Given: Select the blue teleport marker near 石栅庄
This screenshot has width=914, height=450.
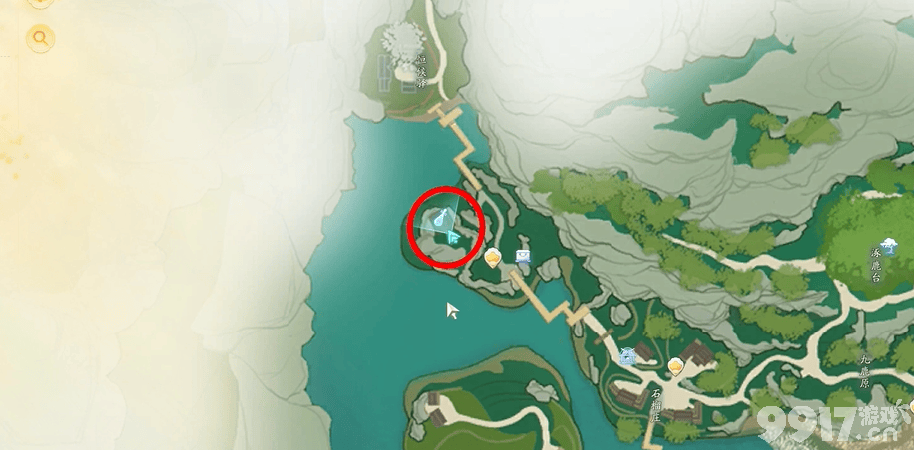Looking at the screenshot, I should [628, 354].
